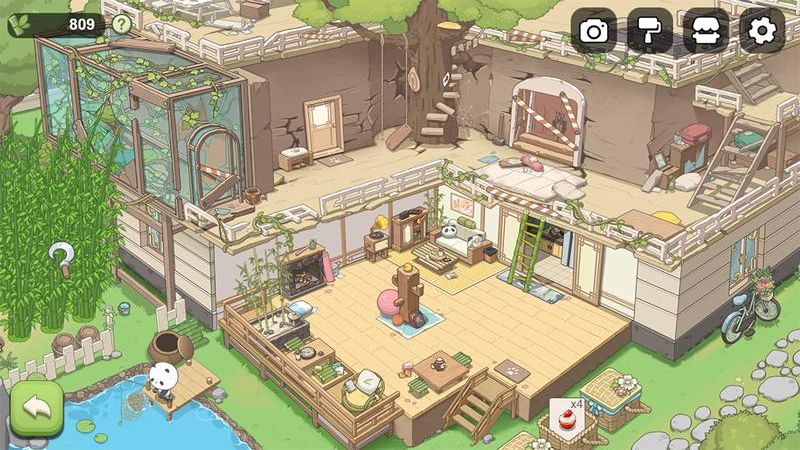Open the gear settings menu
The height and width of the screenshot is (450, 800).
pos(762,31)
